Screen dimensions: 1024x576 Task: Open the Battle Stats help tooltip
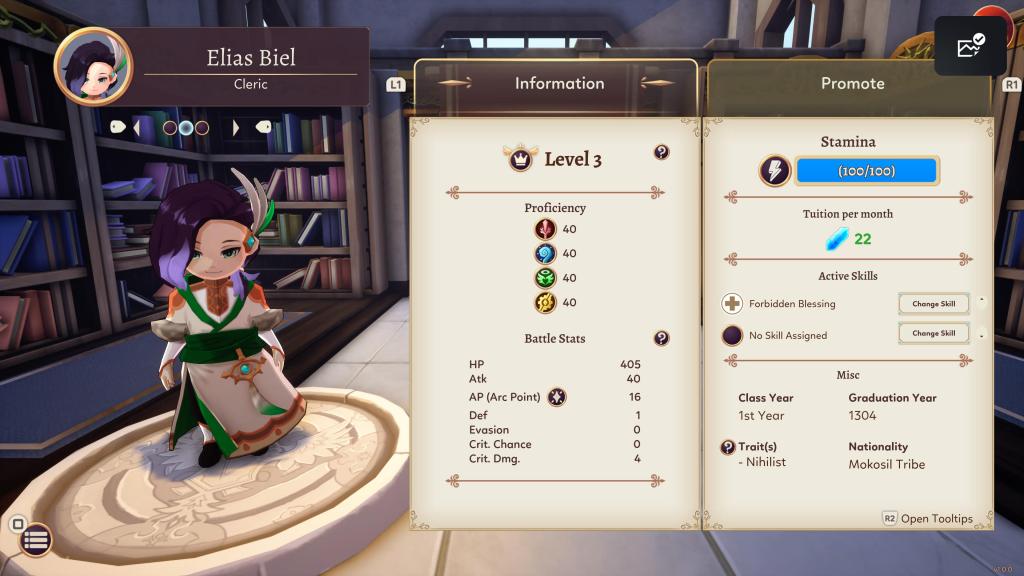661,338
